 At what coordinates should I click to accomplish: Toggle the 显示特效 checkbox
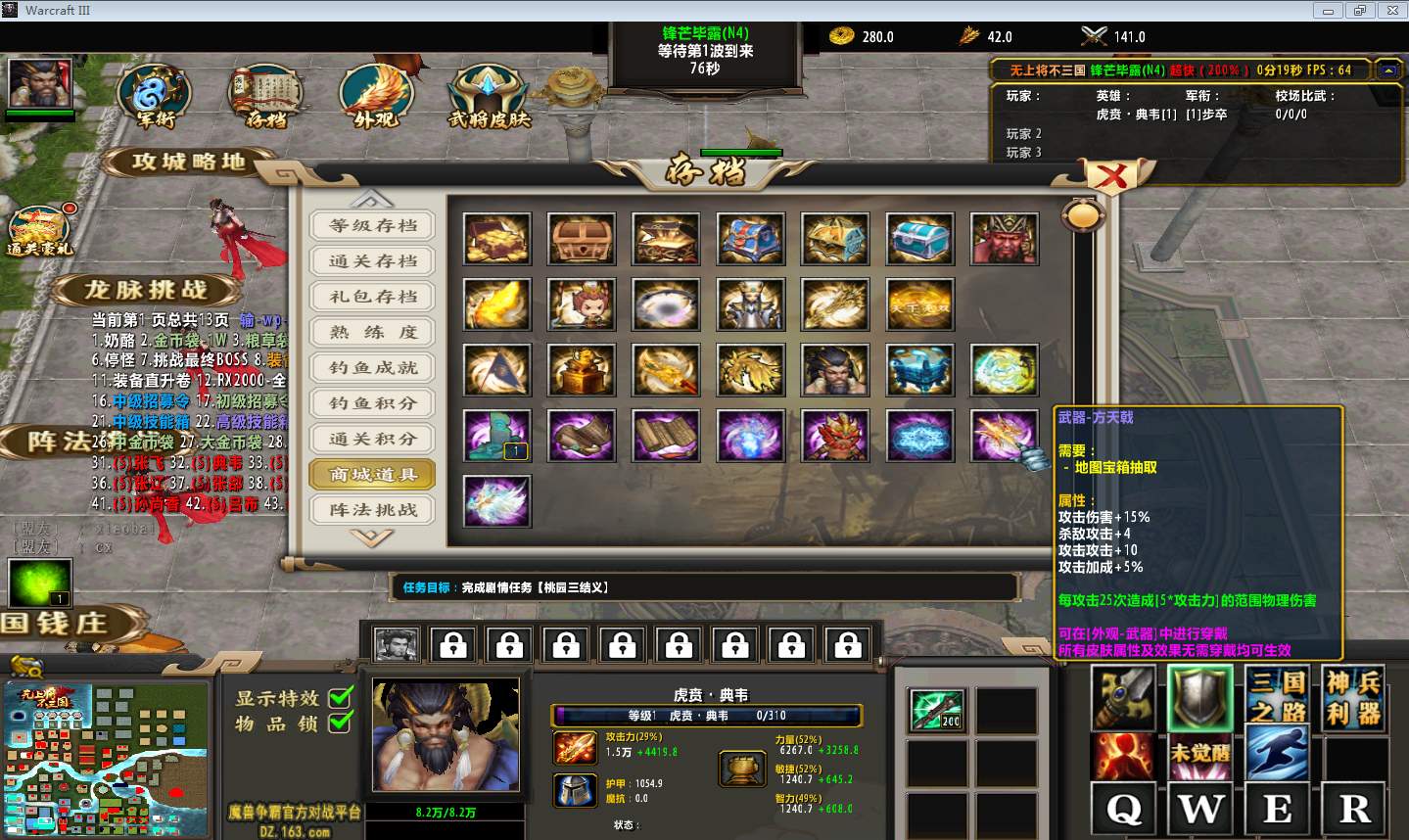coord(340,698)
